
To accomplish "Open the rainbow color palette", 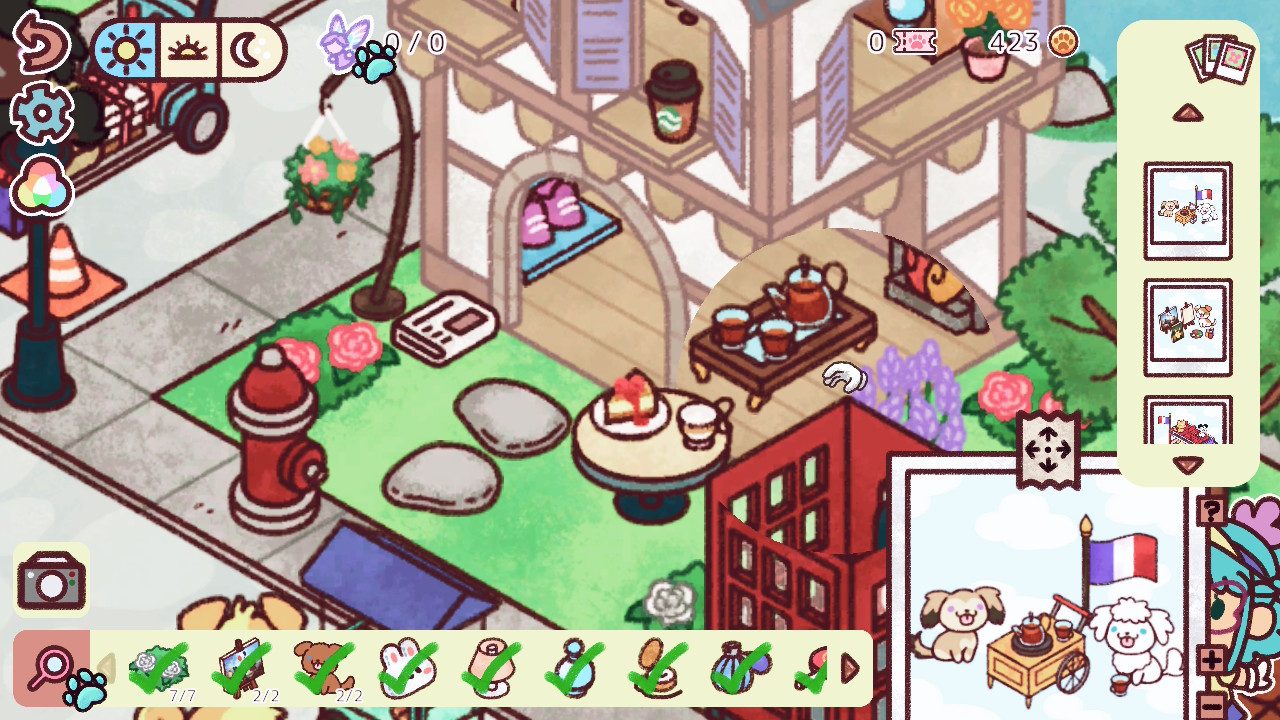I will click(41, 186).
